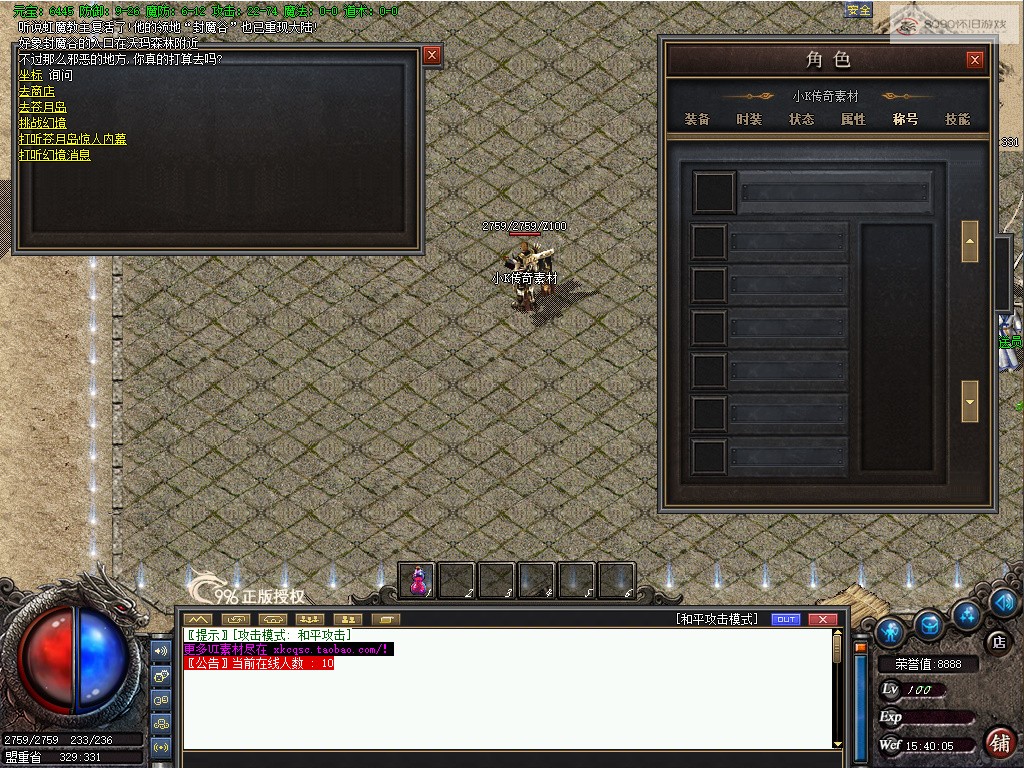Pick the 挑战幻境 dialogue option
This screenshot has height=768, width=1024.
42,123
